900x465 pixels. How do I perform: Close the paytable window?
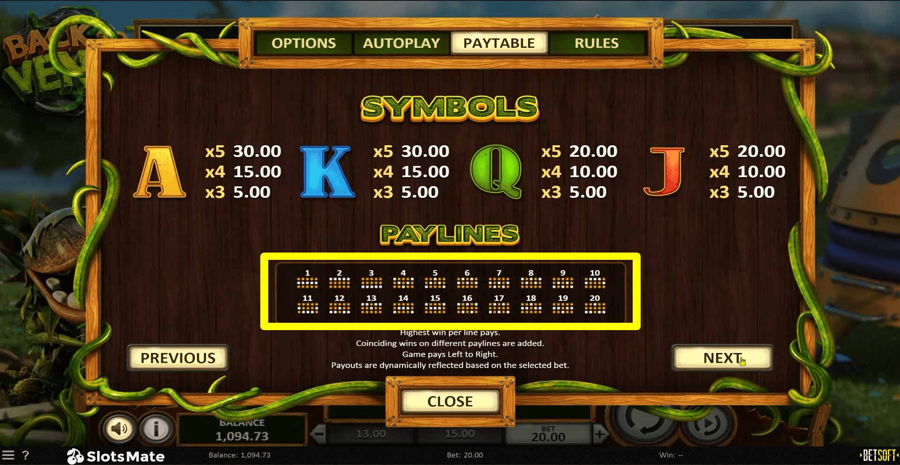[x=450, y=401]
